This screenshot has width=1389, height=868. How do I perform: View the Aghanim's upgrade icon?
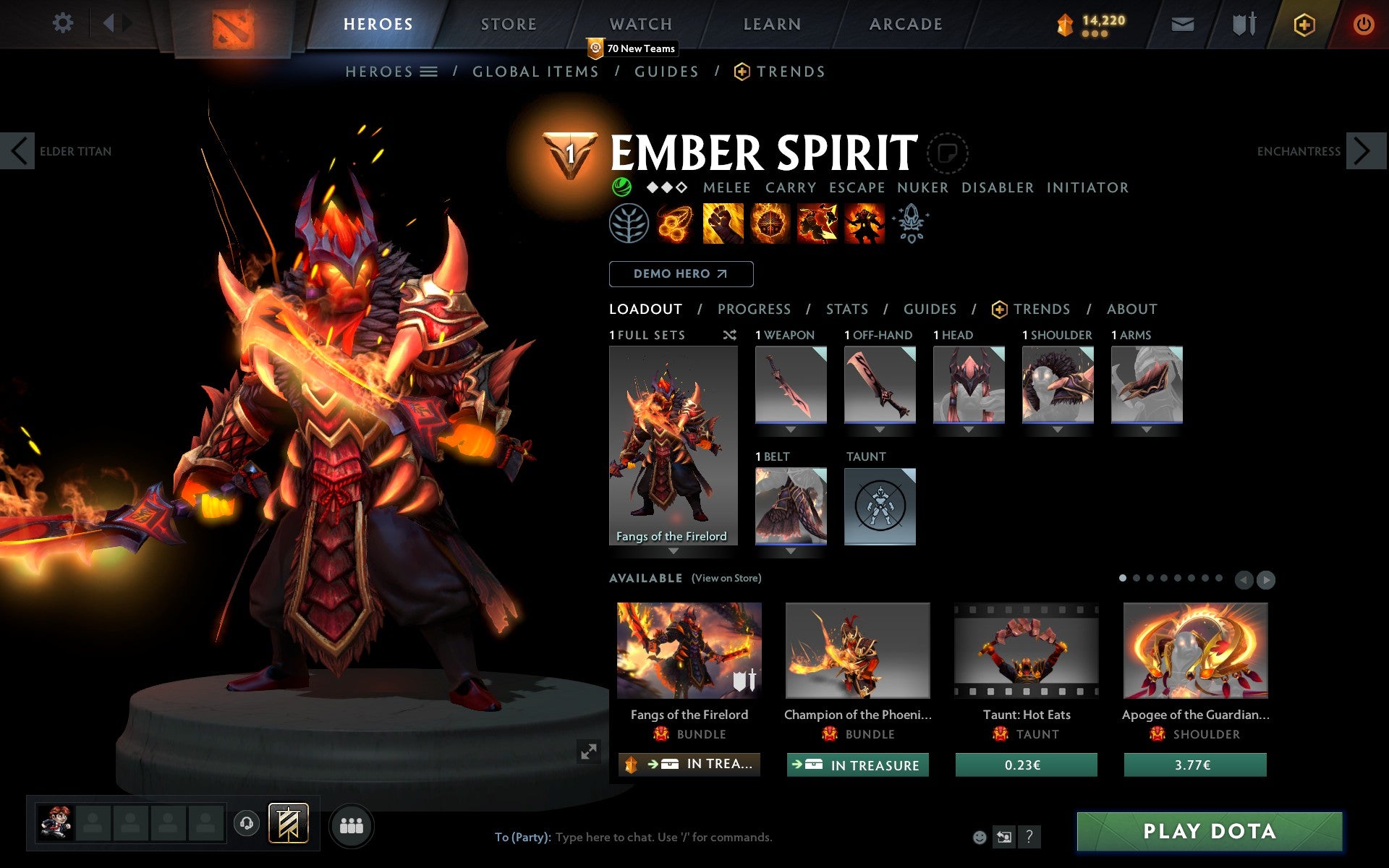pos(912,224)
